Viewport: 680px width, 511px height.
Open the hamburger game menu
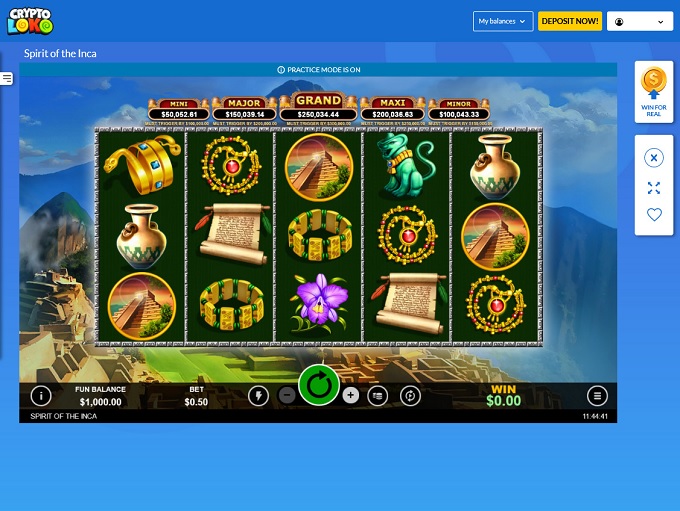tap(597, 395)
